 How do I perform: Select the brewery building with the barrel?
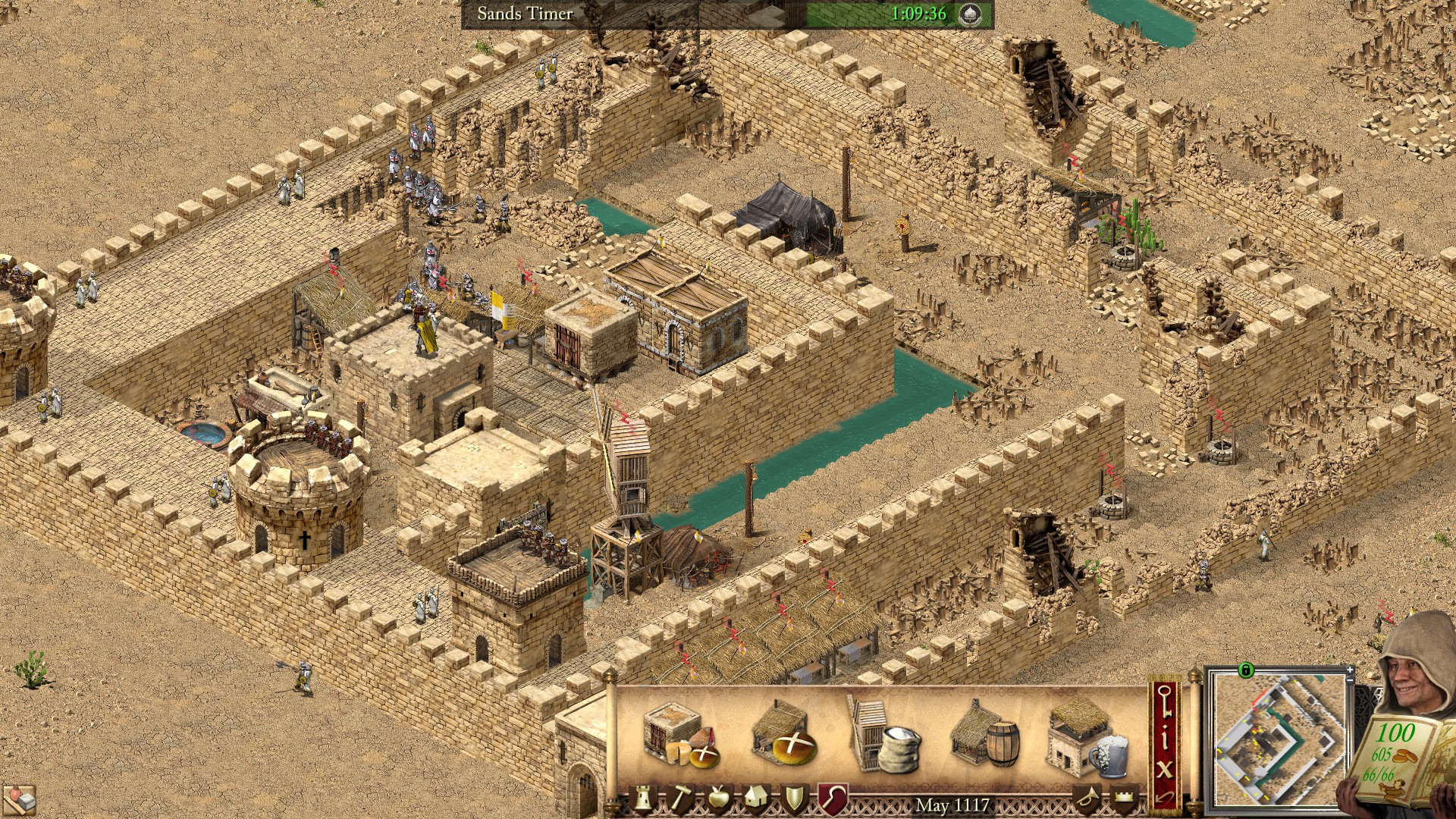[985, 736]
